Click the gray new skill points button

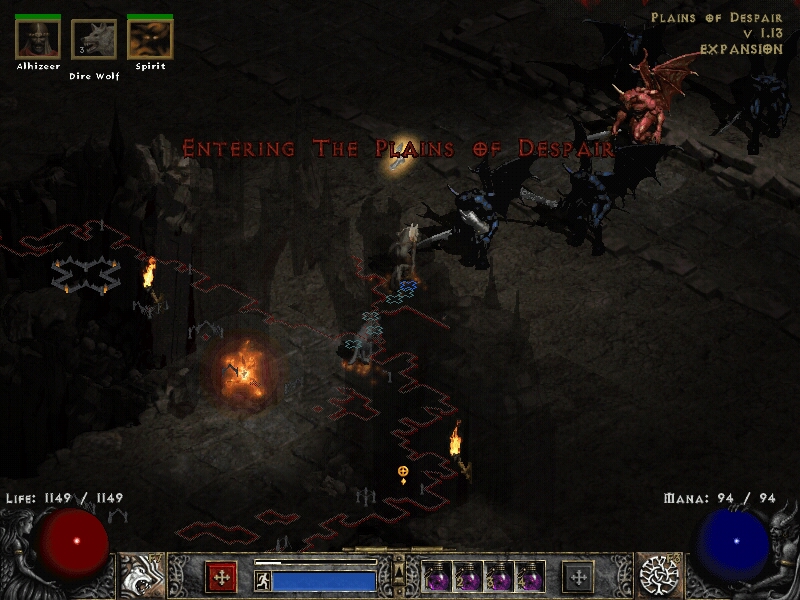pos(578,577)
